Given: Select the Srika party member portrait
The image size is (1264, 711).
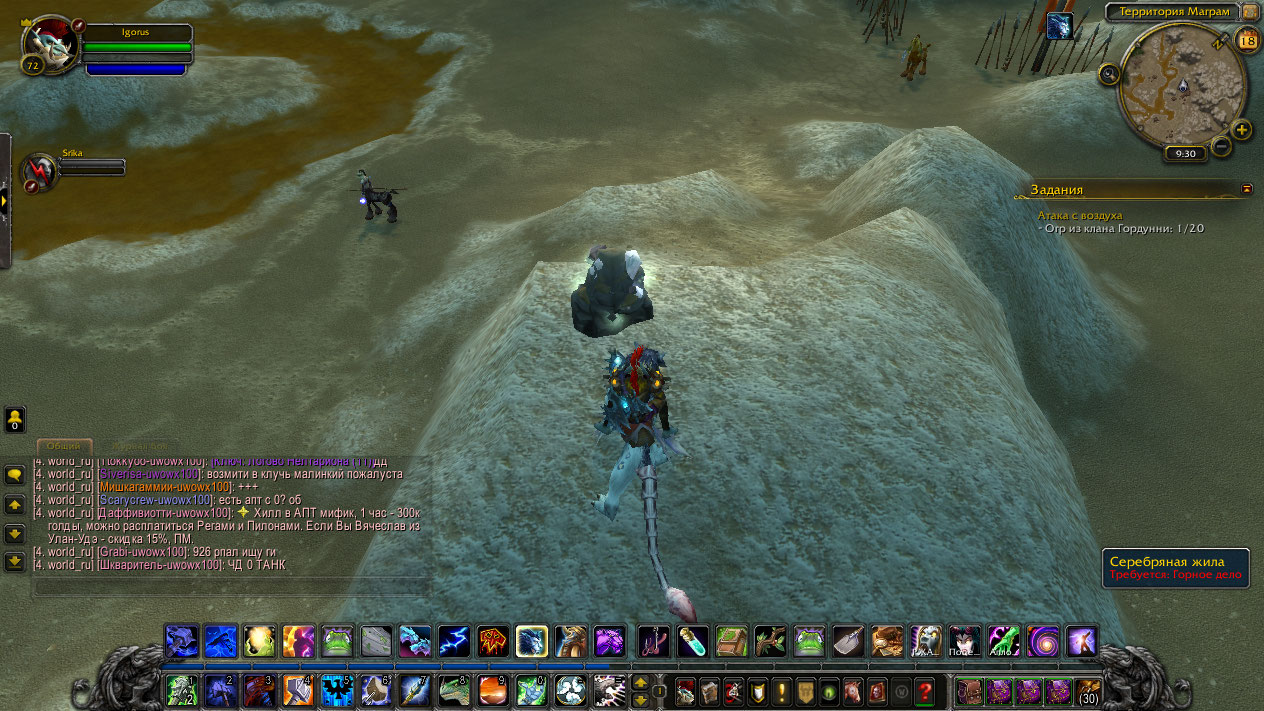Looking at the screenshot, I should 41,171.
